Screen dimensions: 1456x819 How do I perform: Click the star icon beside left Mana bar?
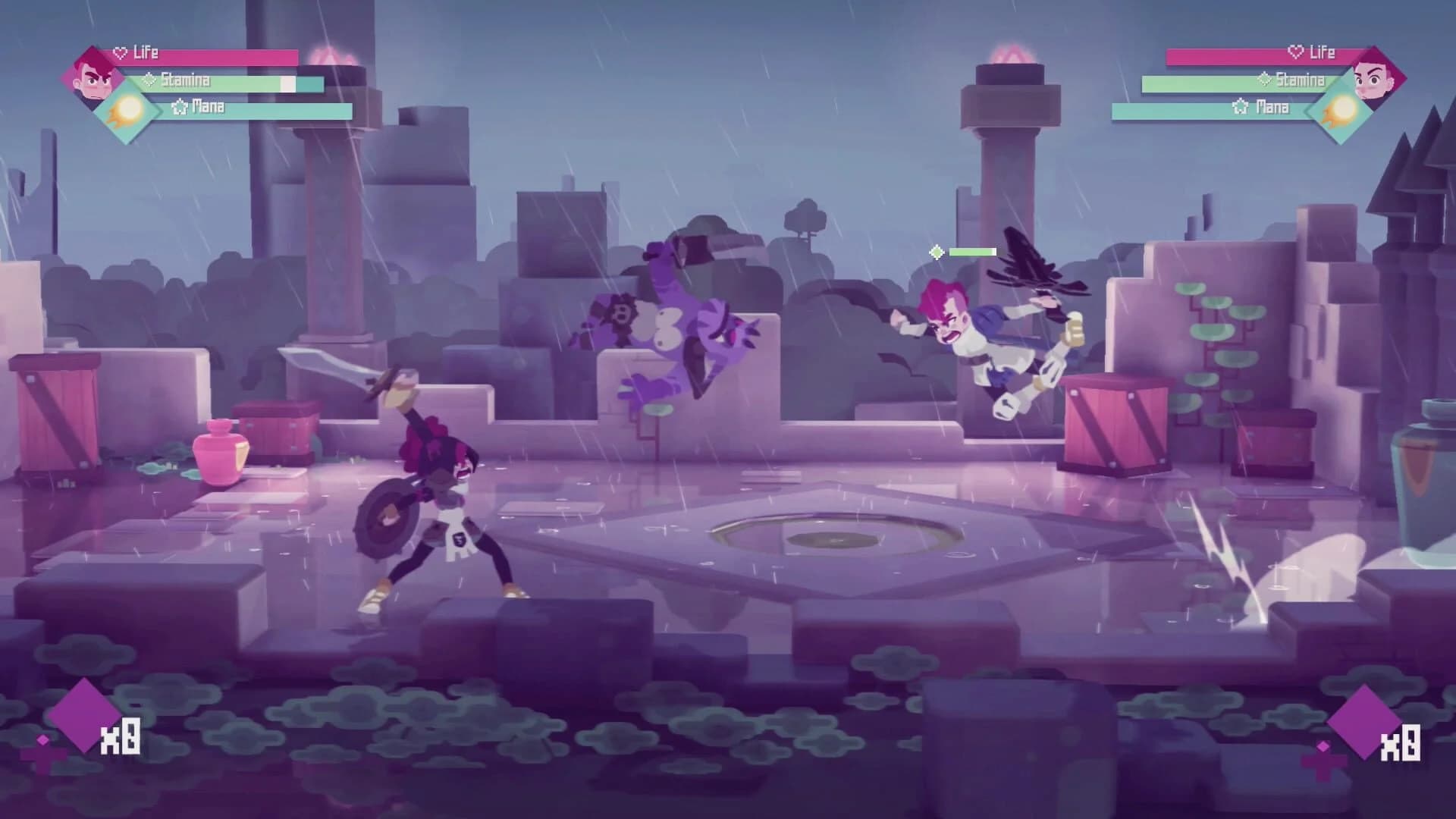179,108
